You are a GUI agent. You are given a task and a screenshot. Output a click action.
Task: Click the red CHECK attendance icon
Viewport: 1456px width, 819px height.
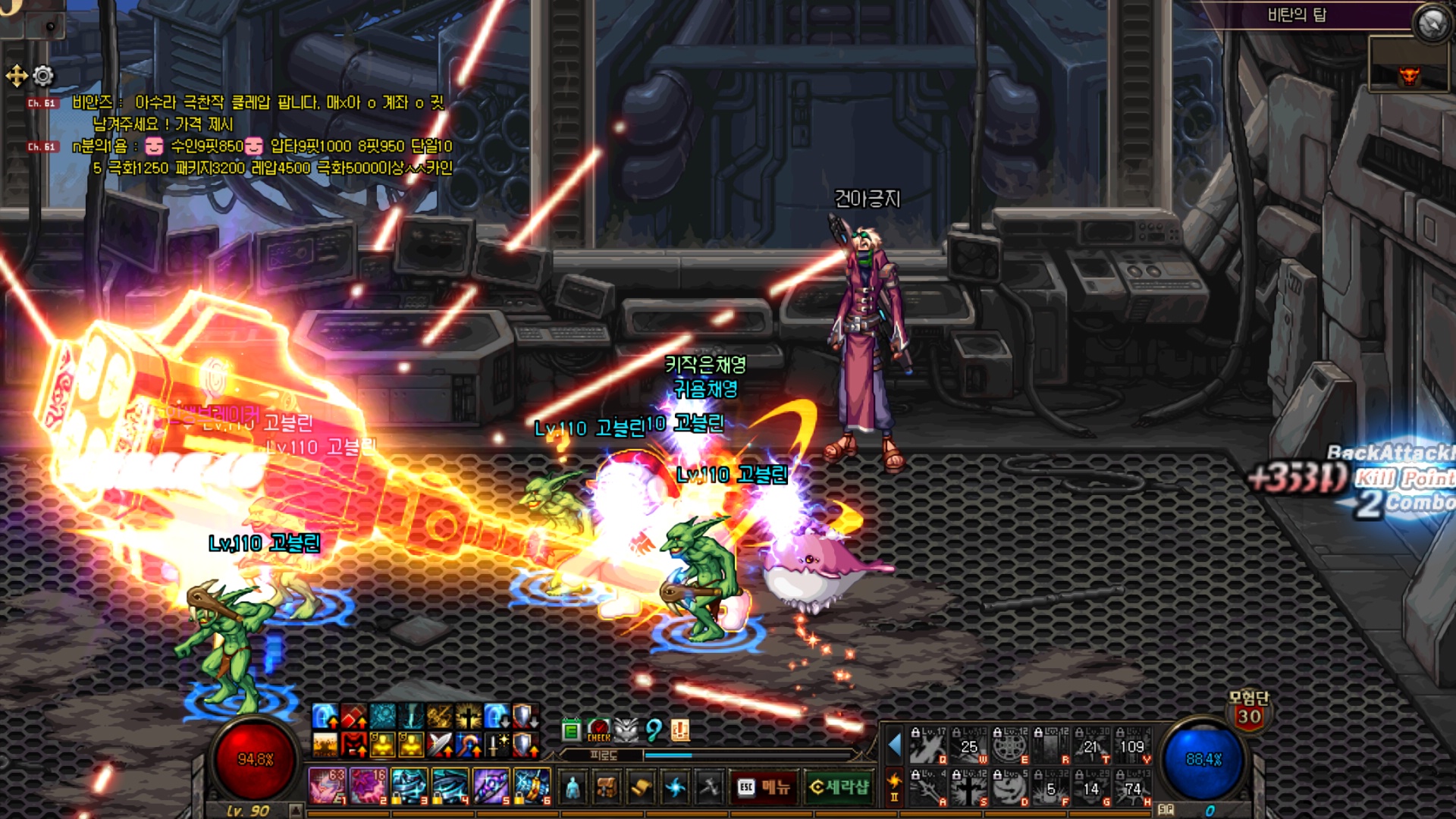[x=598, y=730]
